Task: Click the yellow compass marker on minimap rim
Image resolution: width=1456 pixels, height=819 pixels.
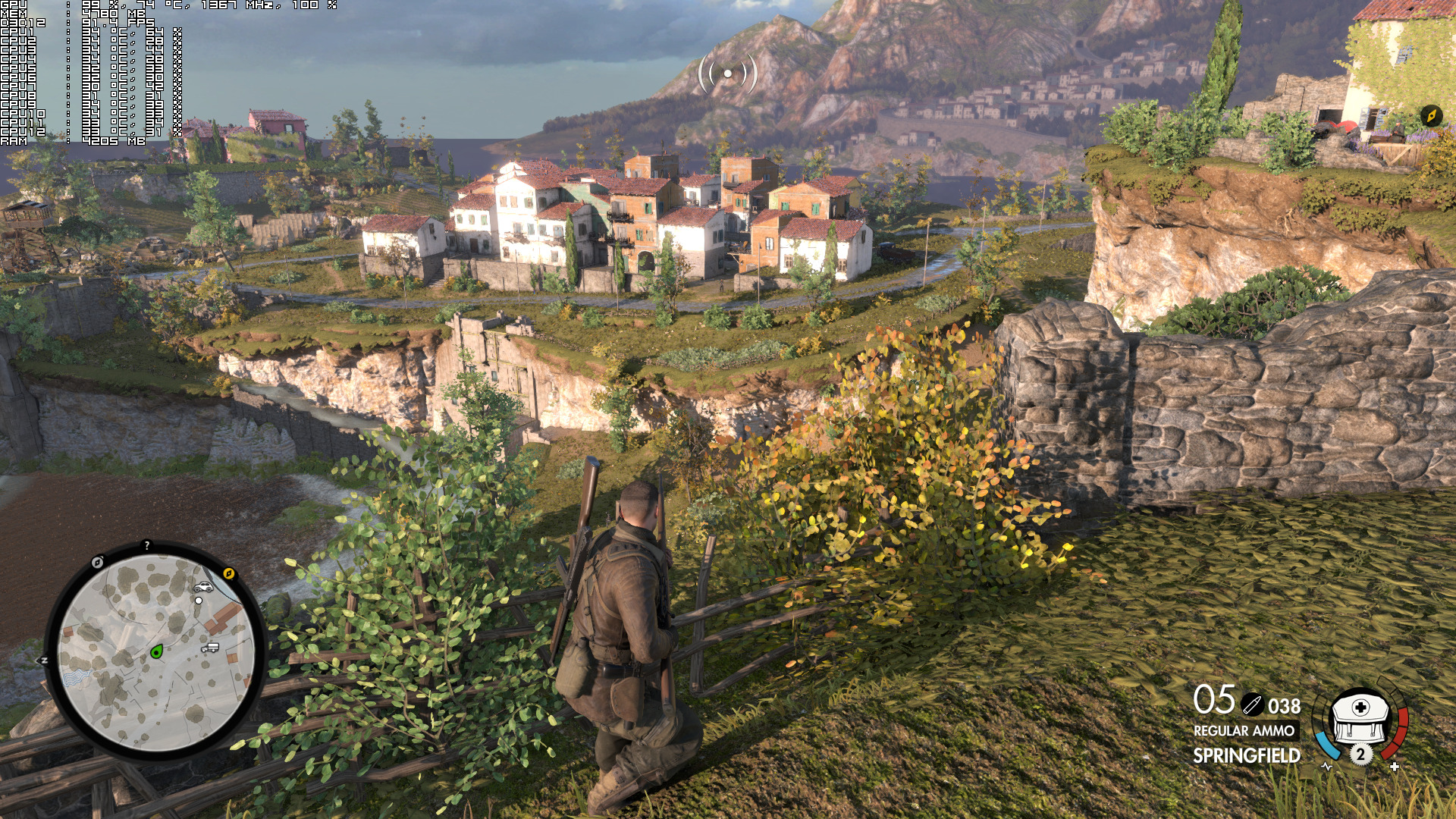Action: pos(229,573)
